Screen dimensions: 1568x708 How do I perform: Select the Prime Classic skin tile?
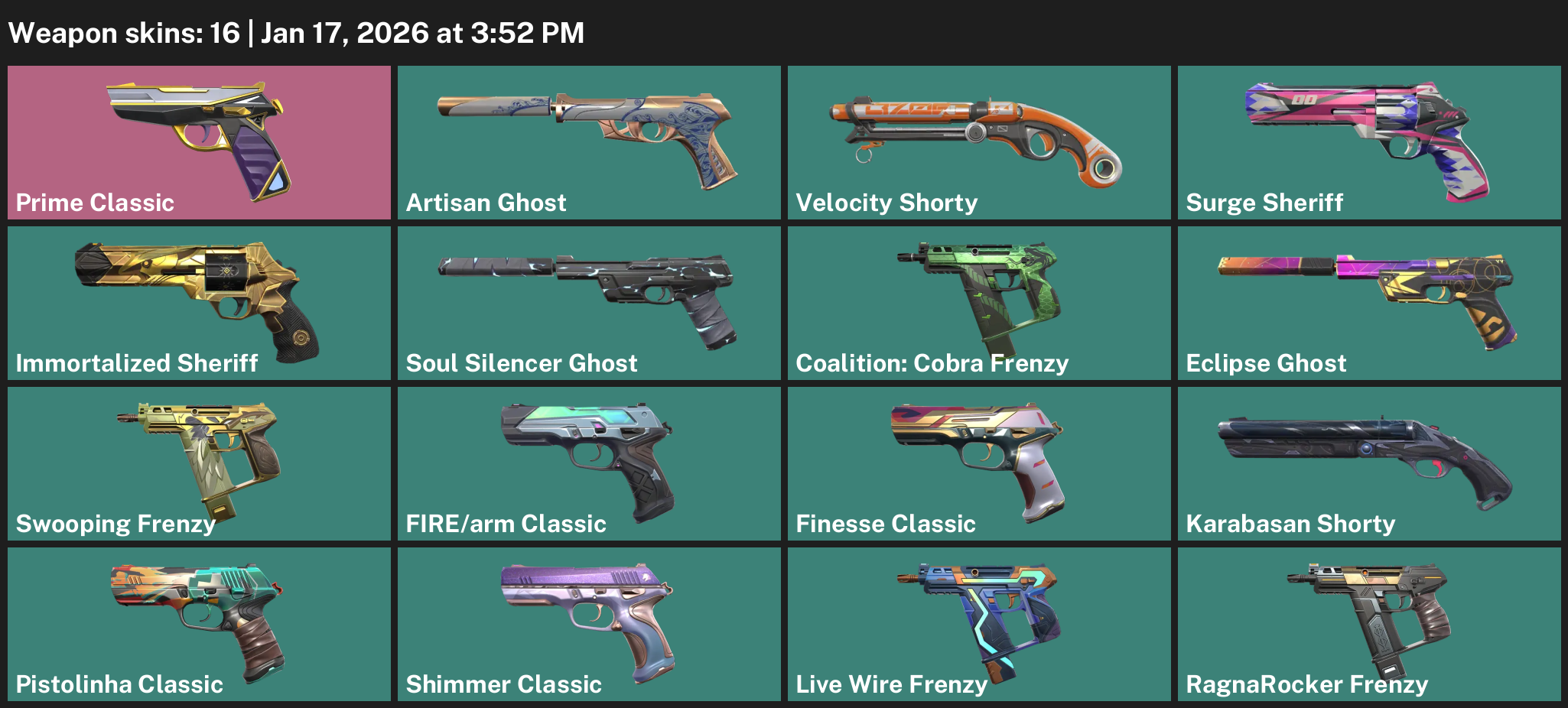point(199,142)
